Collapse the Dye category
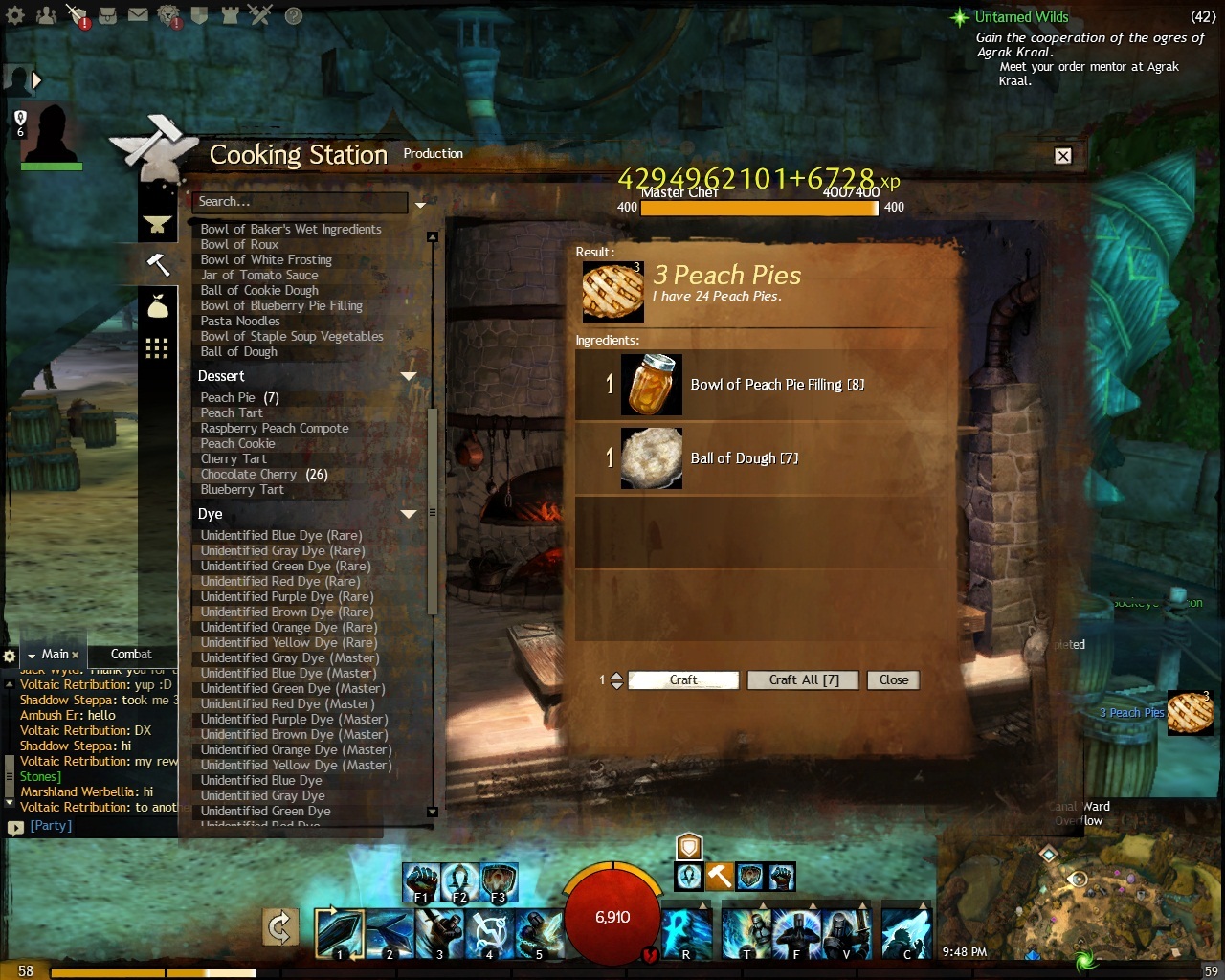Screen dimensions: 1225x980 pos(409,514)
